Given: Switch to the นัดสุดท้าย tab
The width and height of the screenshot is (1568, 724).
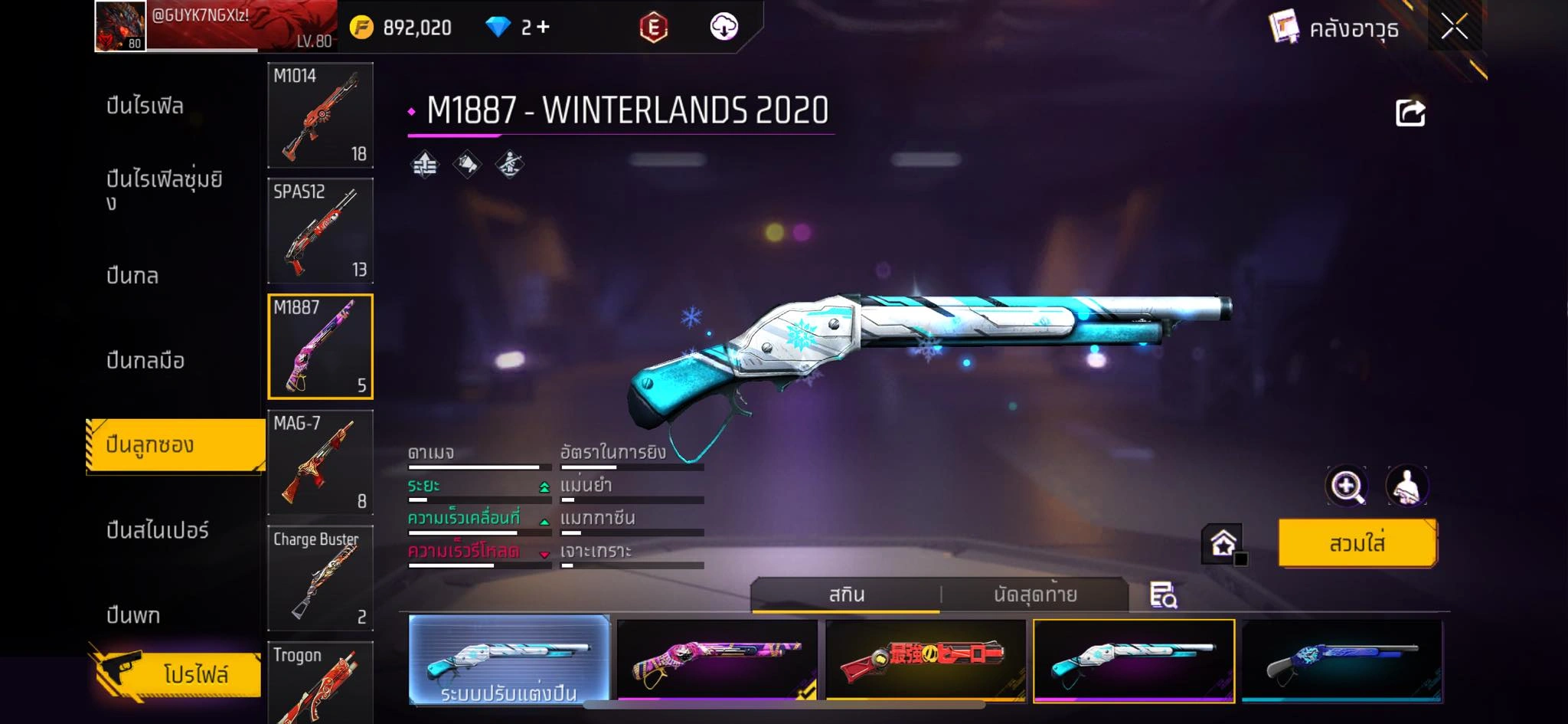Looking at the screenshot, I should coord(1035,595).
